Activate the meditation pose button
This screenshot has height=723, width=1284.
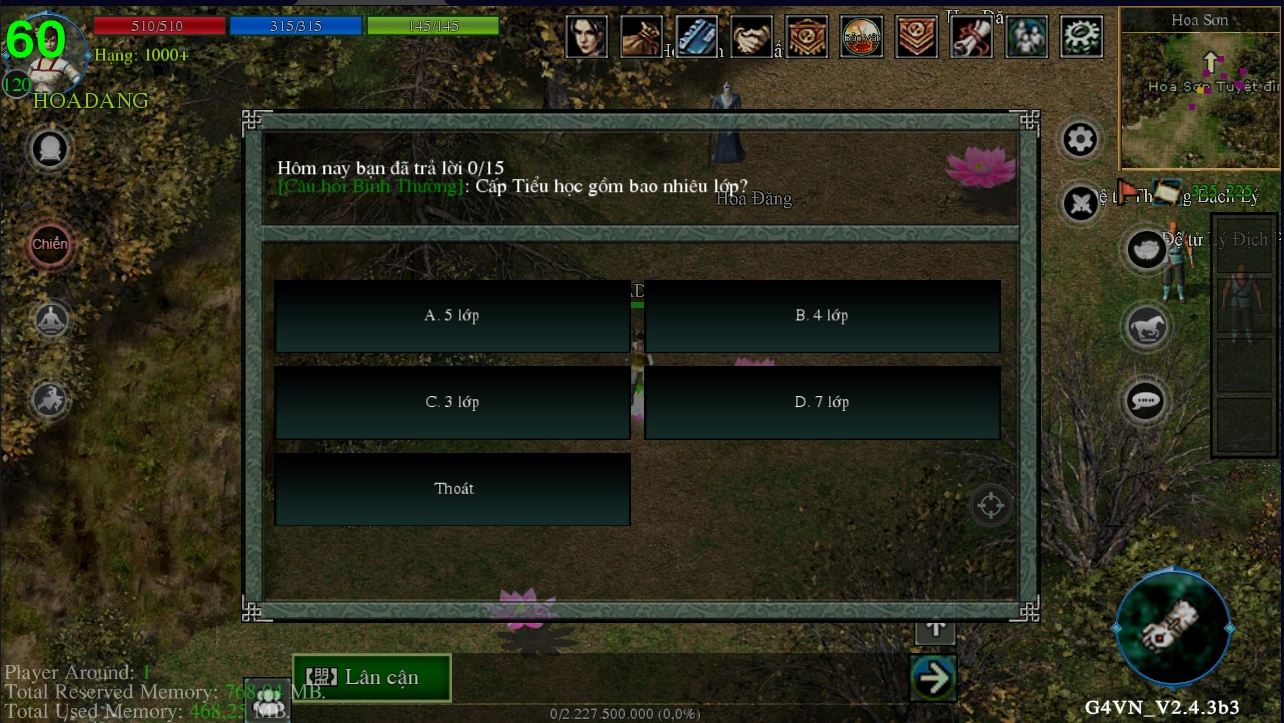click(51, 320)
